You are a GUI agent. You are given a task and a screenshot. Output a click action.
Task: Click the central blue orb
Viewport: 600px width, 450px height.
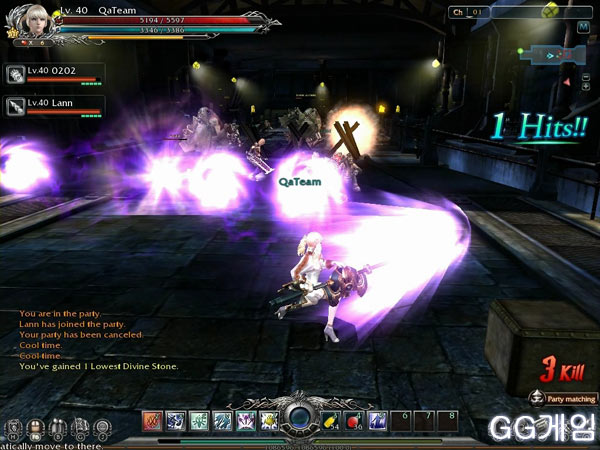[x=299, y=419]
